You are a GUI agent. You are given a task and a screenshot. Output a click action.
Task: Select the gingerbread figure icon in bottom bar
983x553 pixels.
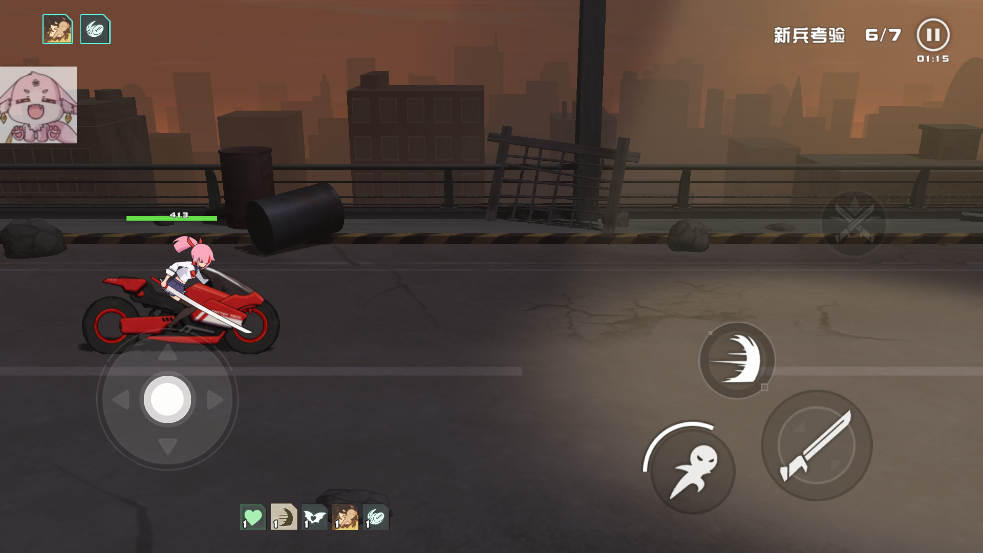point(346,517)
